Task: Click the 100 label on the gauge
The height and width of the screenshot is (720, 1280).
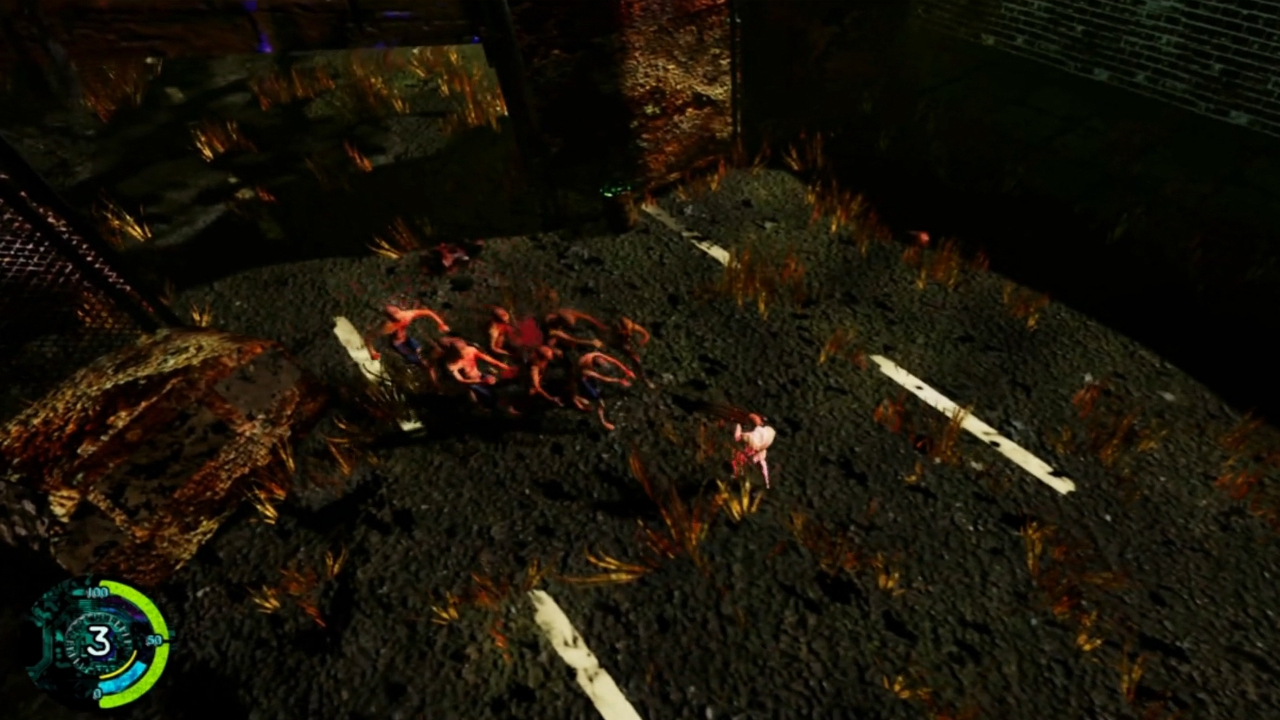Action: pyautogui.click(x=98, y=593)
